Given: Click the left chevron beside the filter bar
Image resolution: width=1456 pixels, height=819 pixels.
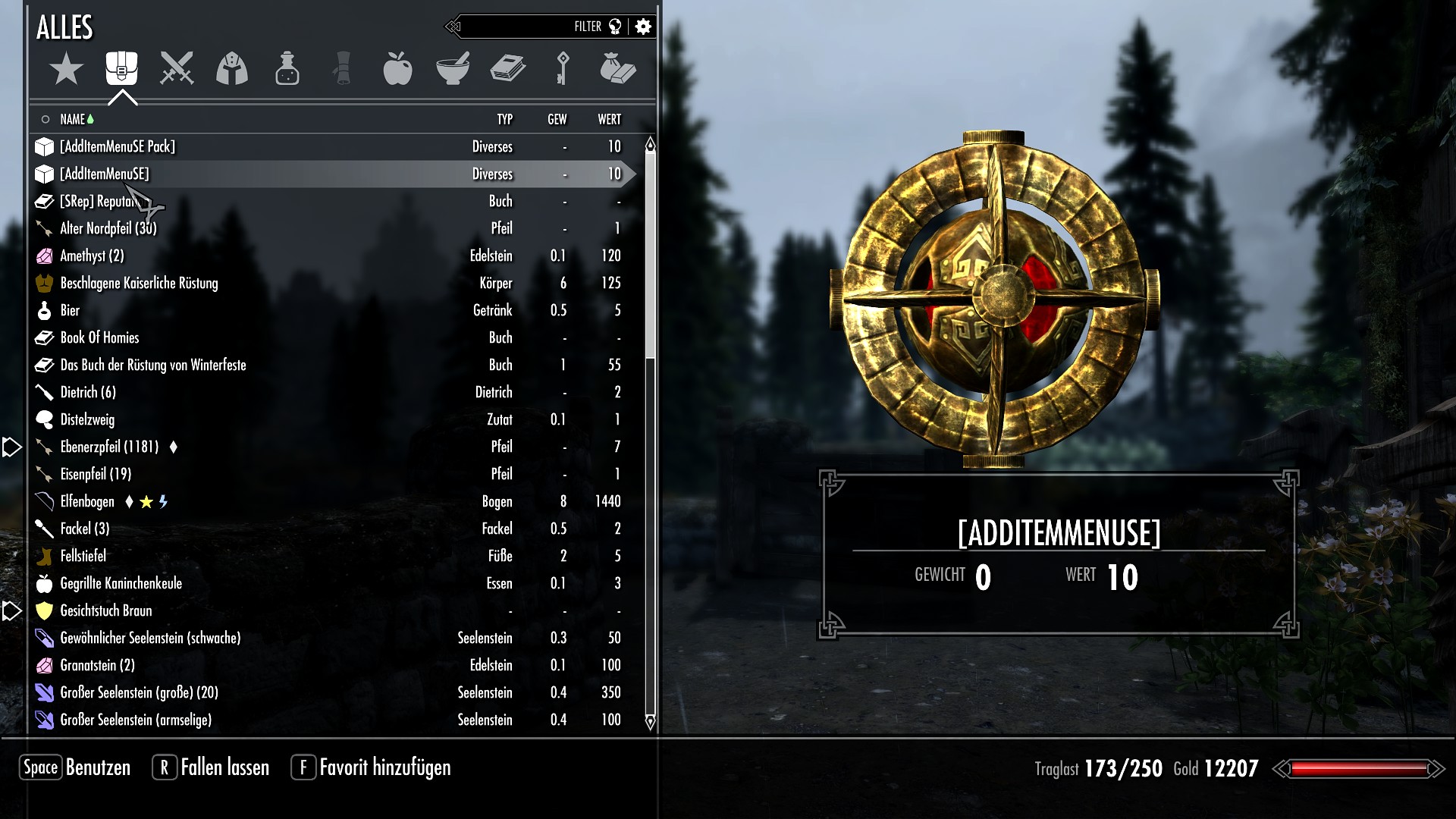Looking at the screenshot, I should 453,25.
